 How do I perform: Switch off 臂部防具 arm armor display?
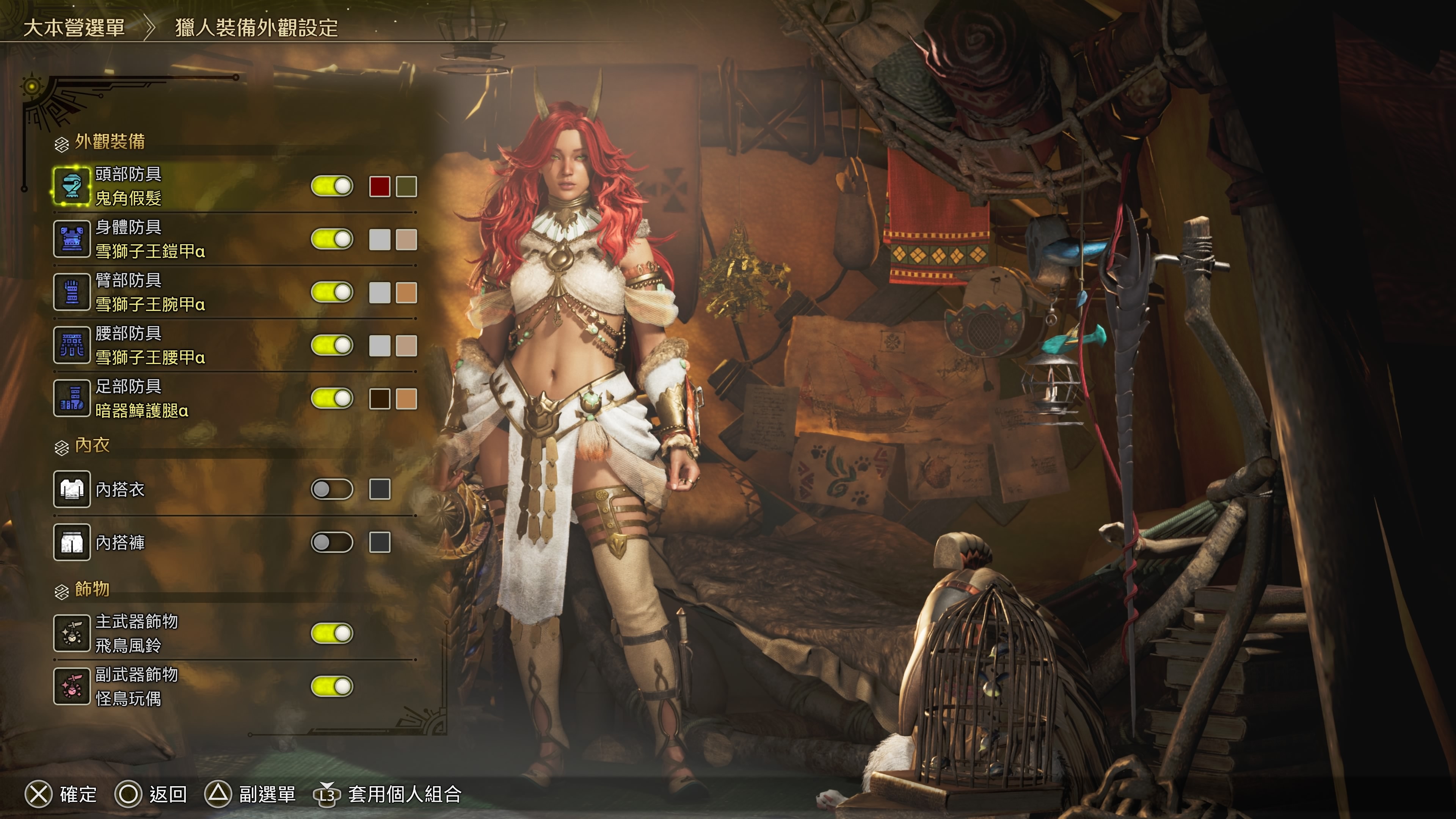click(x=332, y=292)
